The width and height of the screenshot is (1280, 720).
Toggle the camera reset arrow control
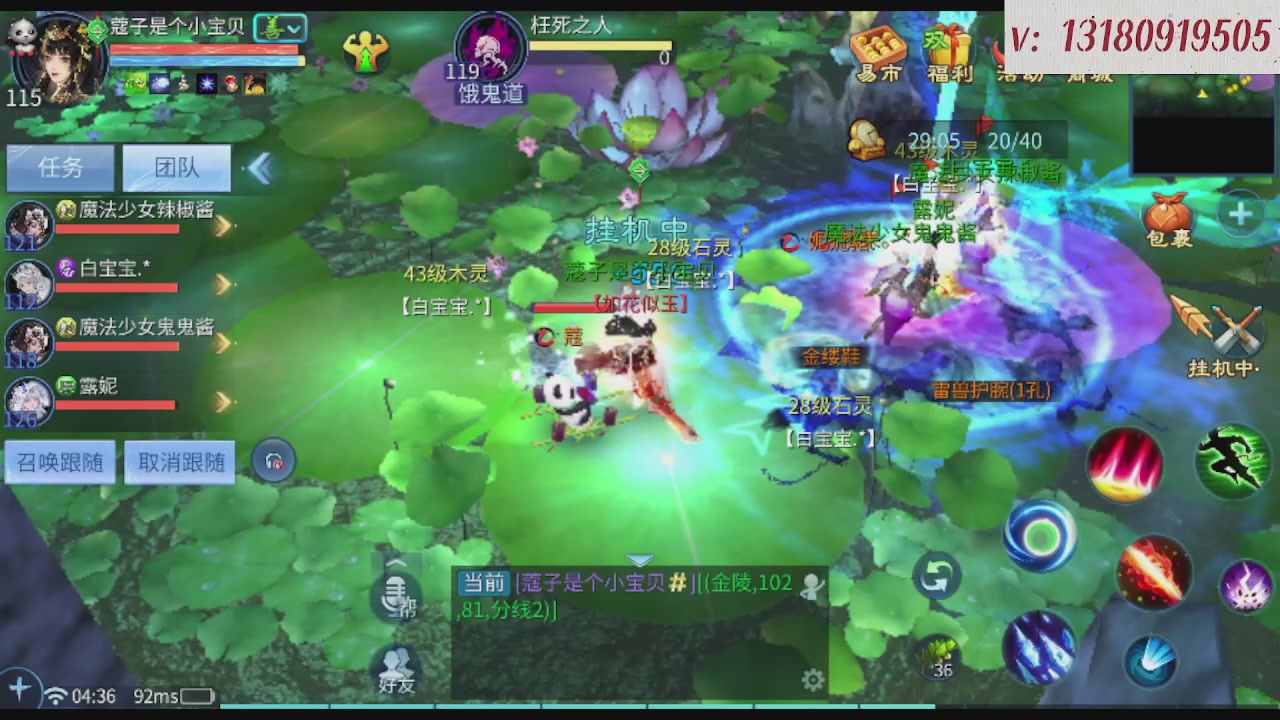coord(937,575)
